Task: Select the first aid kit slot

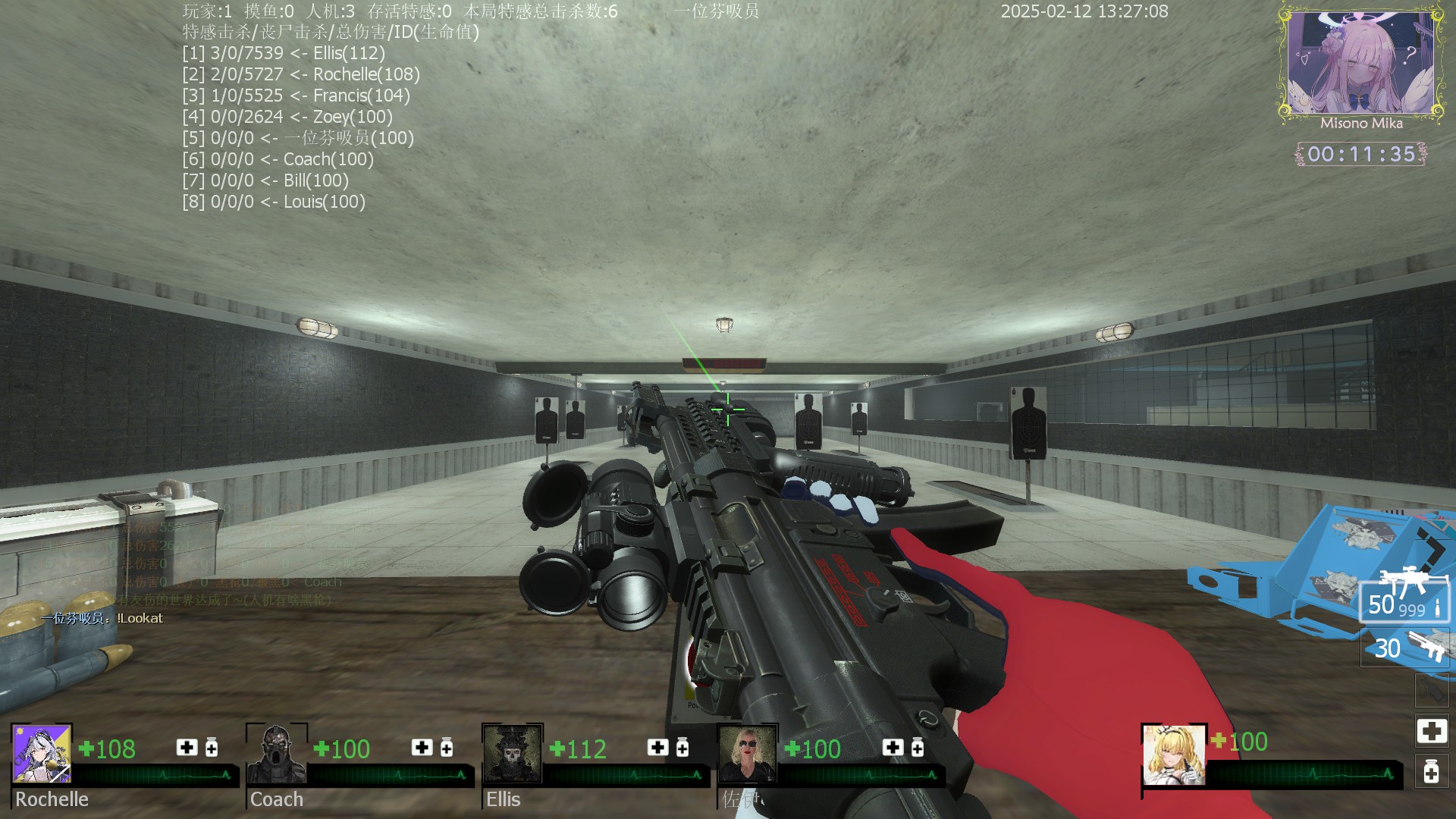Action: 1431,731
